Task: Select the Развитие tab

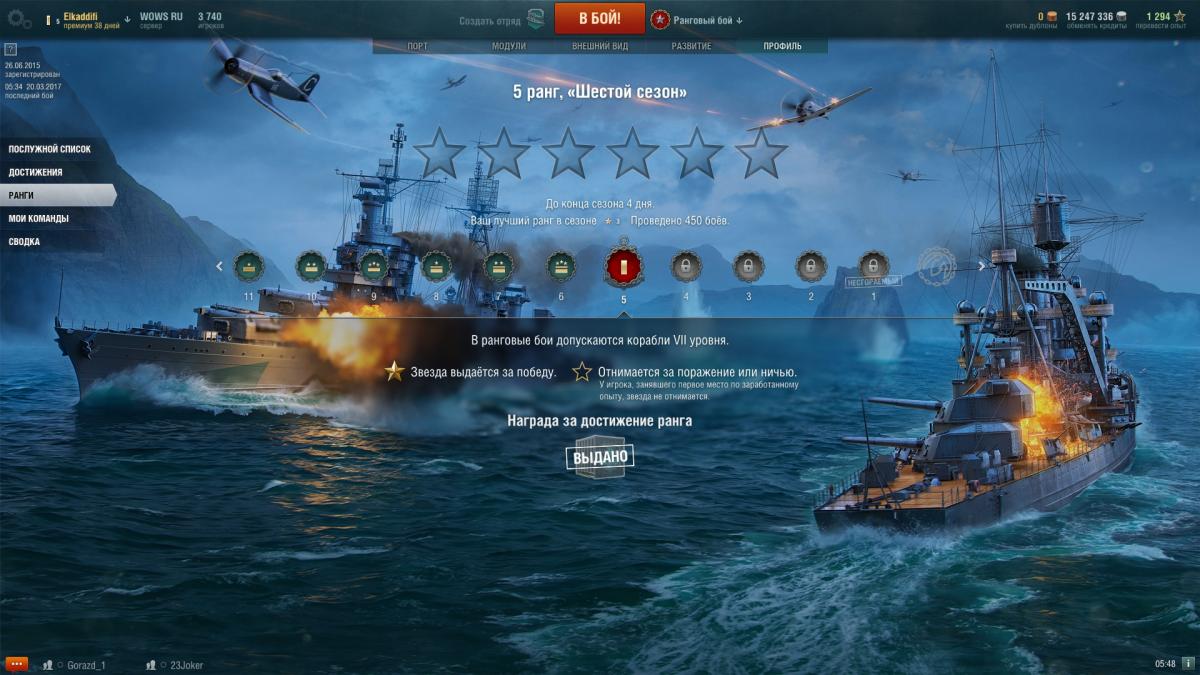Action: pos(691,46)
